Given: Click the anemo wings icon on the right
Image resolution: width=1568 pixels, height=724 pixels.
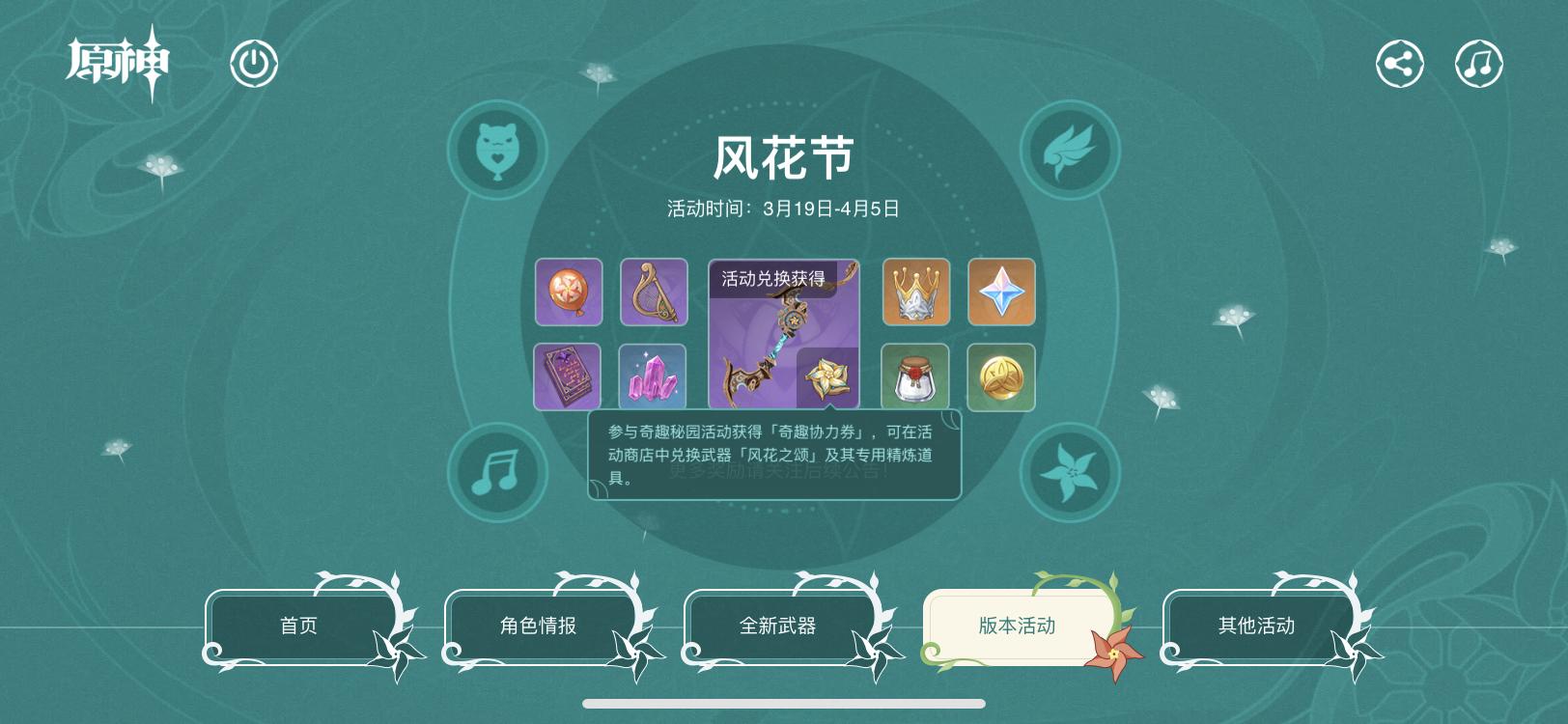Looking at the screenshot, I should 1068,151.
